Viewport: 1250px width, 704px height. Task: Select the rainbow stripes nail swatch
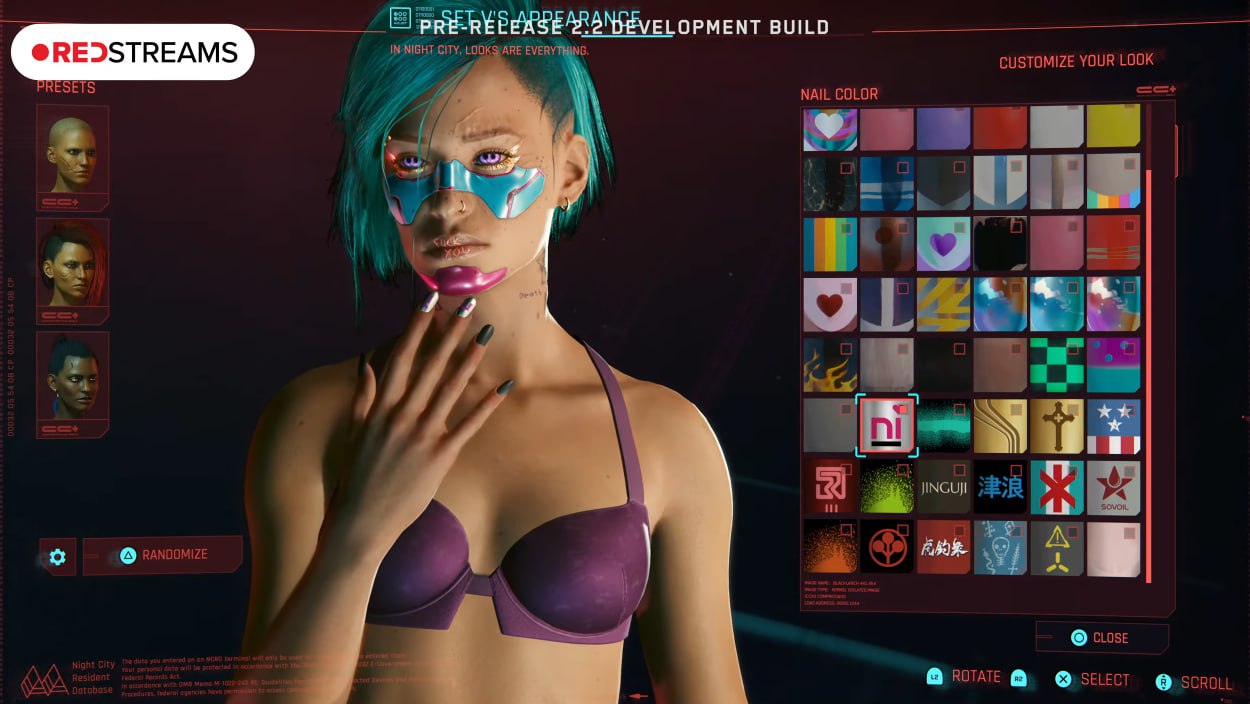[830, 244]
